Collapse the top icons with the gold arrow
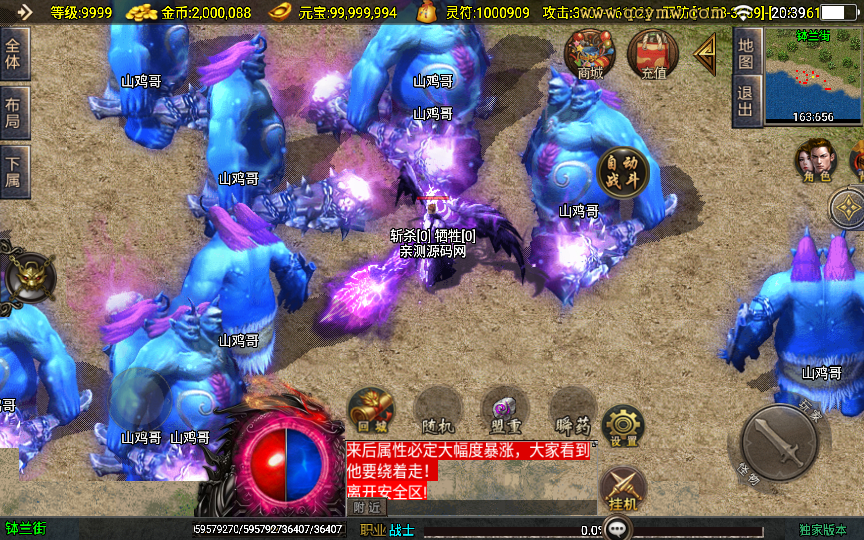864x540 pixels. [706, 52]
